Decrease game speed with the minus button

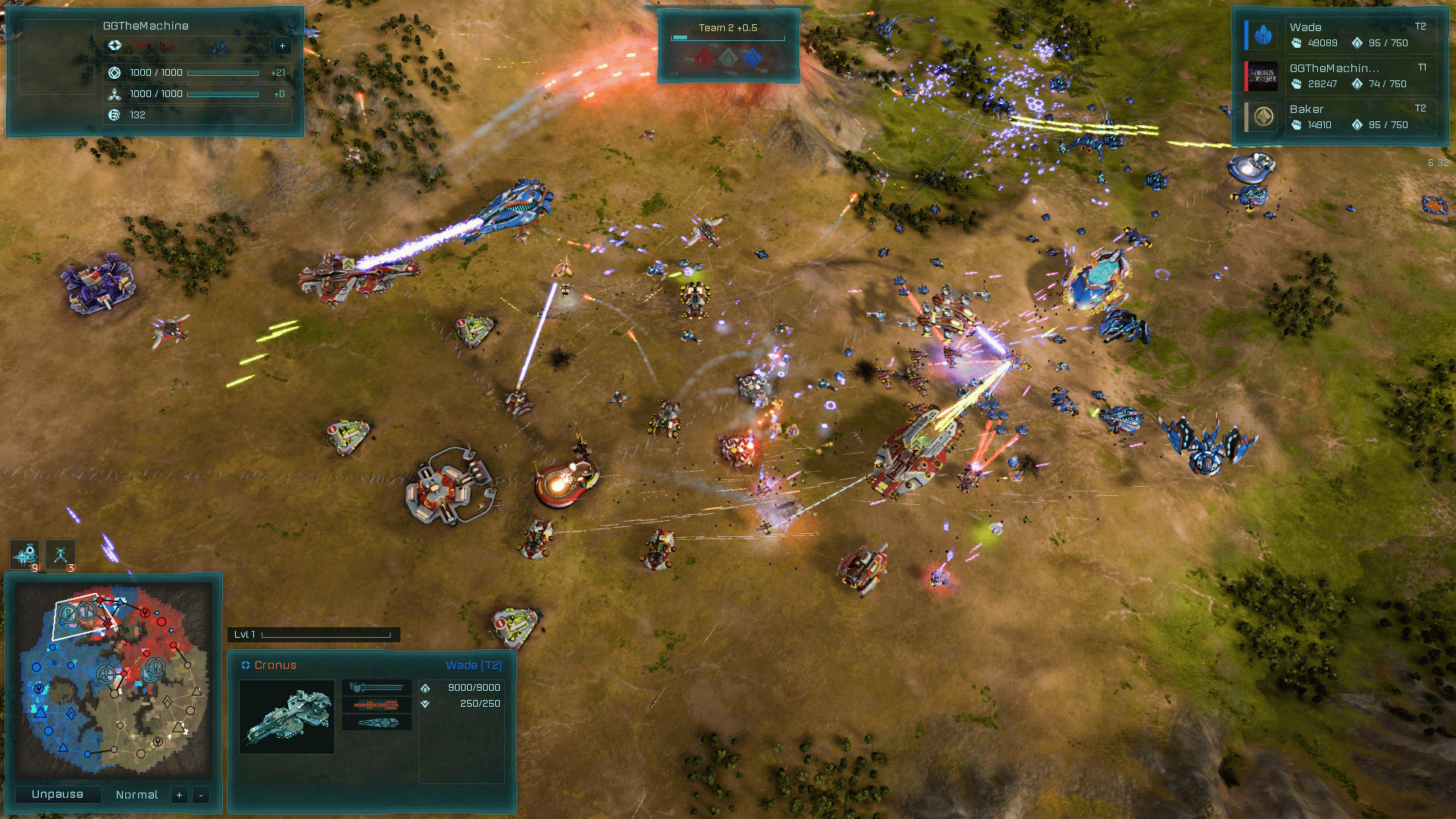(200, 795)
